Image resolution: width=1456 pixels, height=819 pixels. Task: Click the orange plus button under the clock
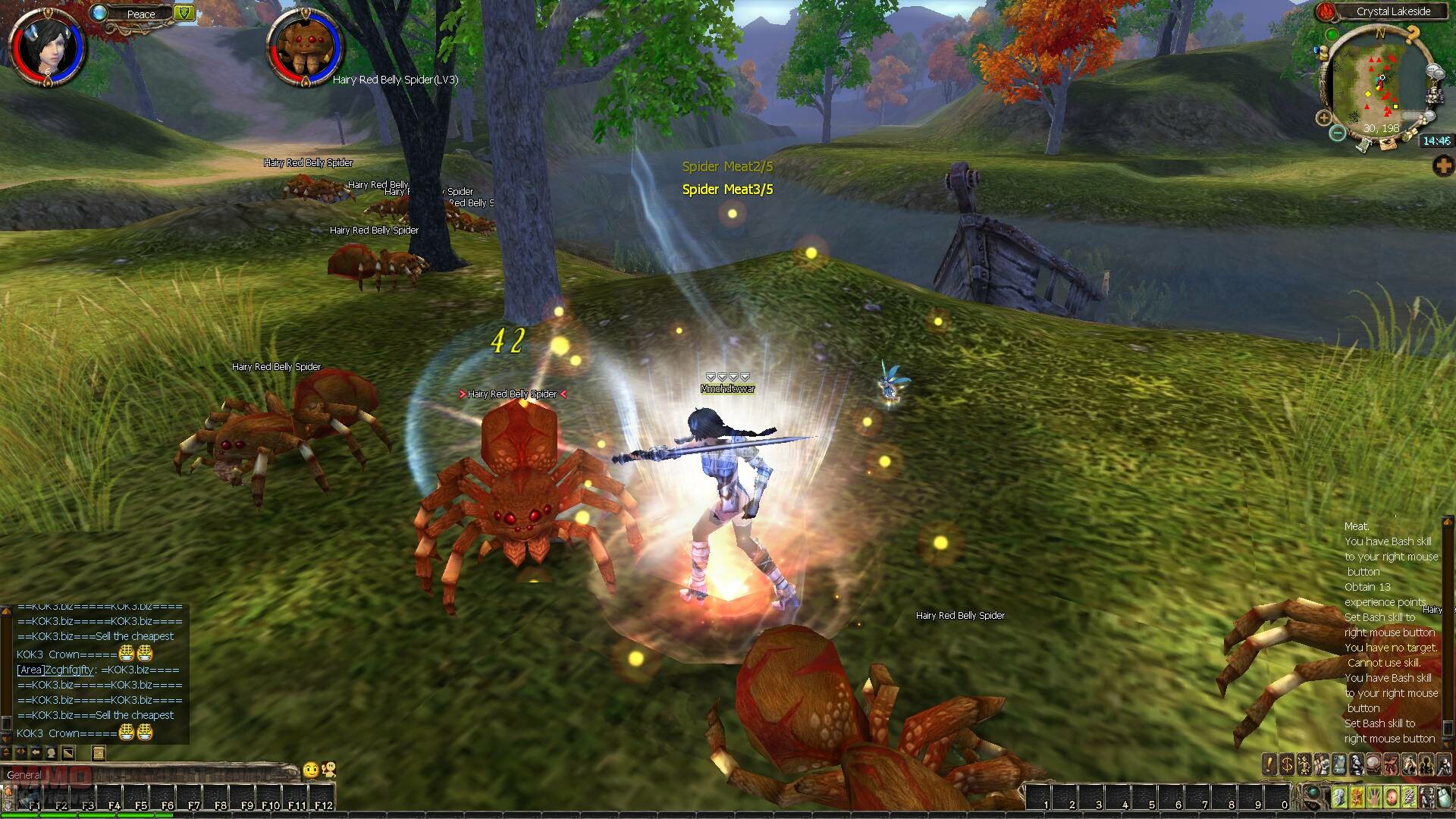point(1444,166)
